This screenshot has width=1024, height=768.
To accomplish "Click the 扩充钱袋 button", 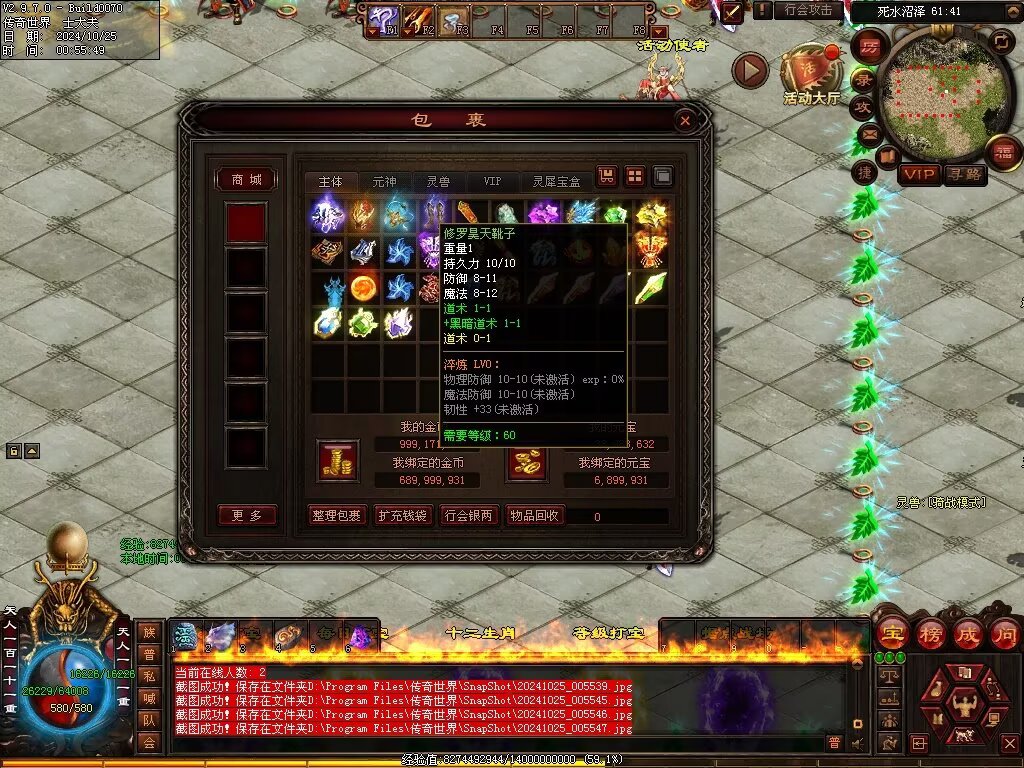I will coord(402,516).
